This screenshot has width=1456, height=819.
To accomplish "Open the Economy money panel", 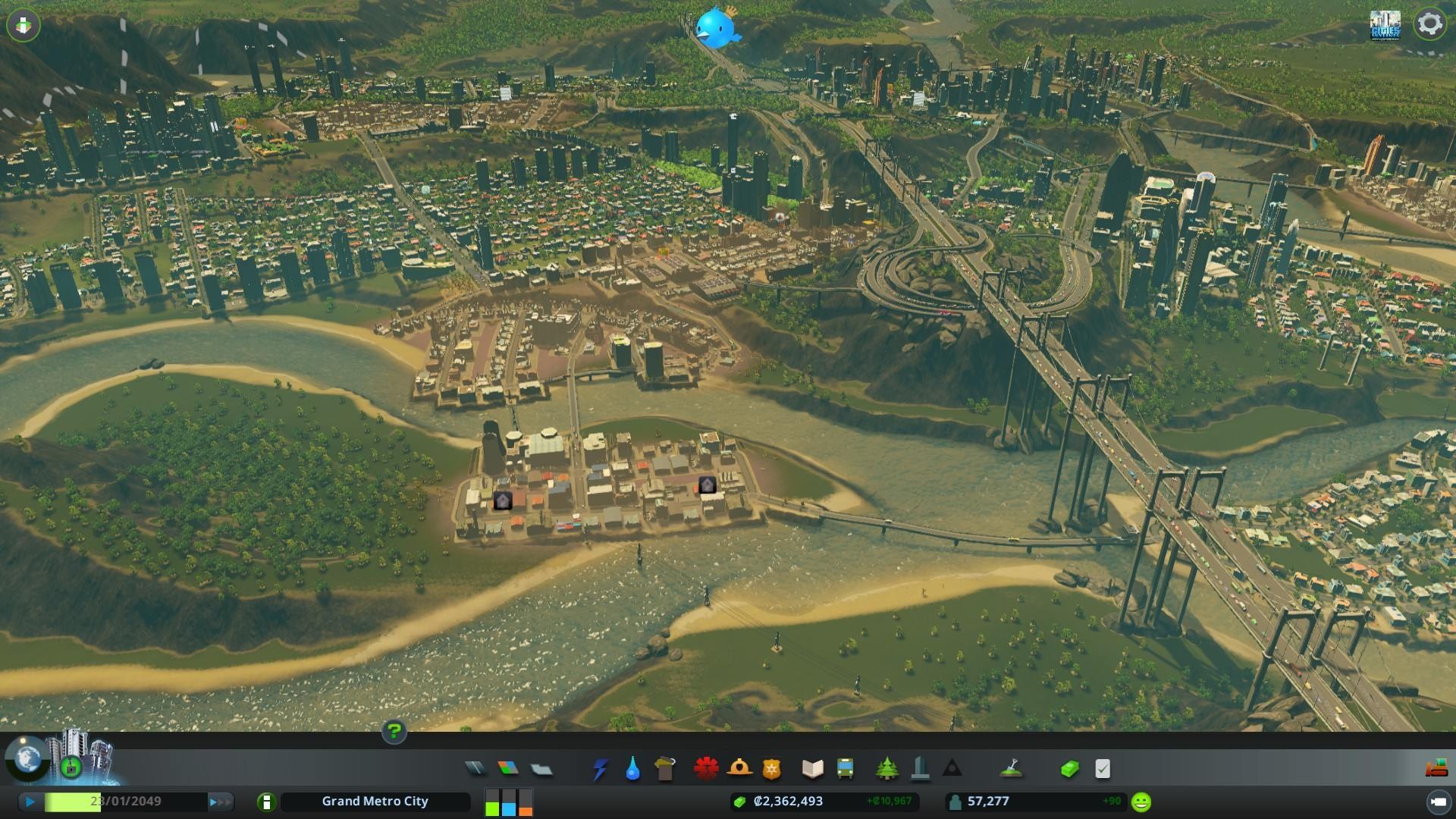I will 1069,769.
